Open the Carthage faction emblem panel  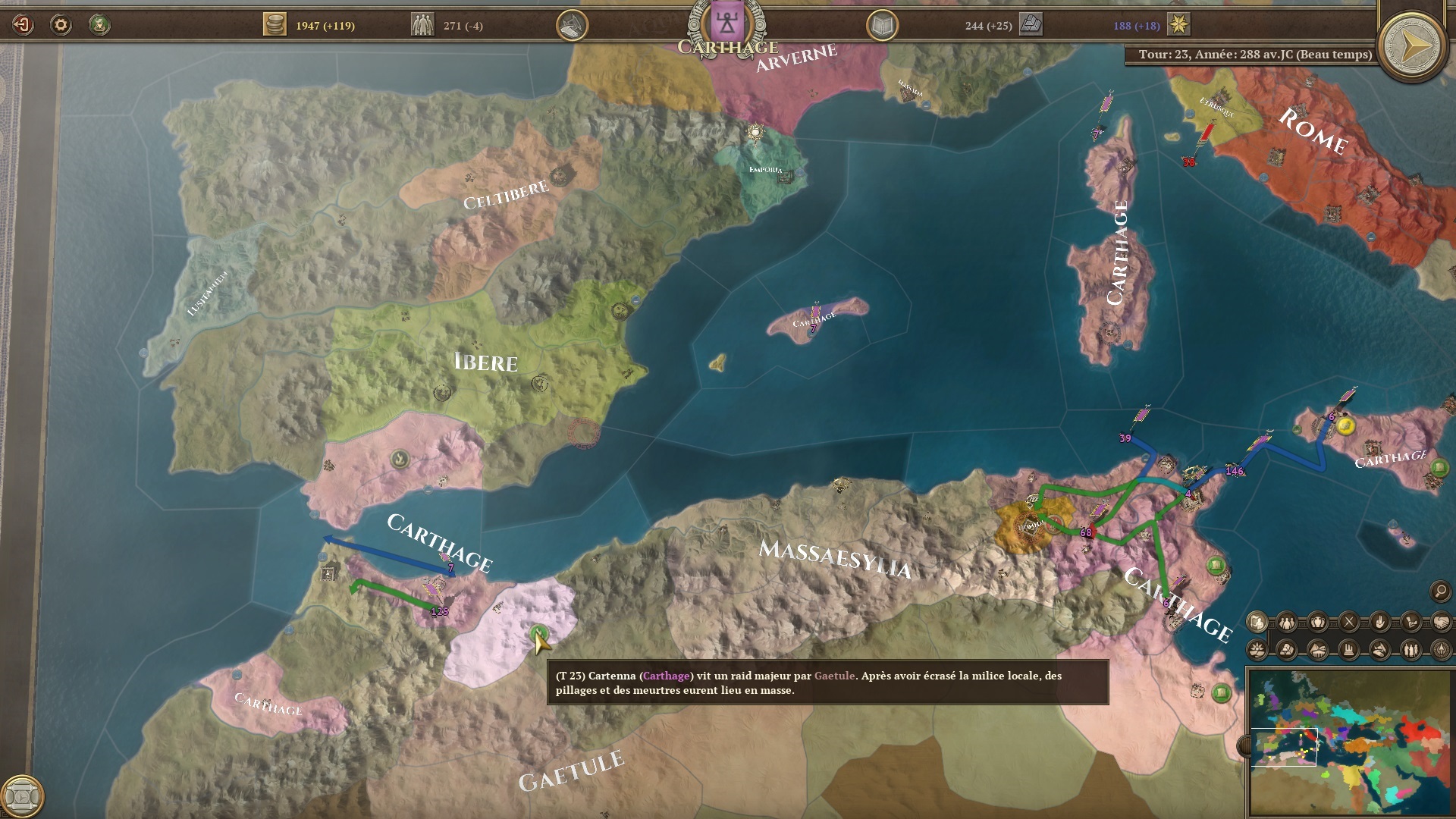[727, 23]
